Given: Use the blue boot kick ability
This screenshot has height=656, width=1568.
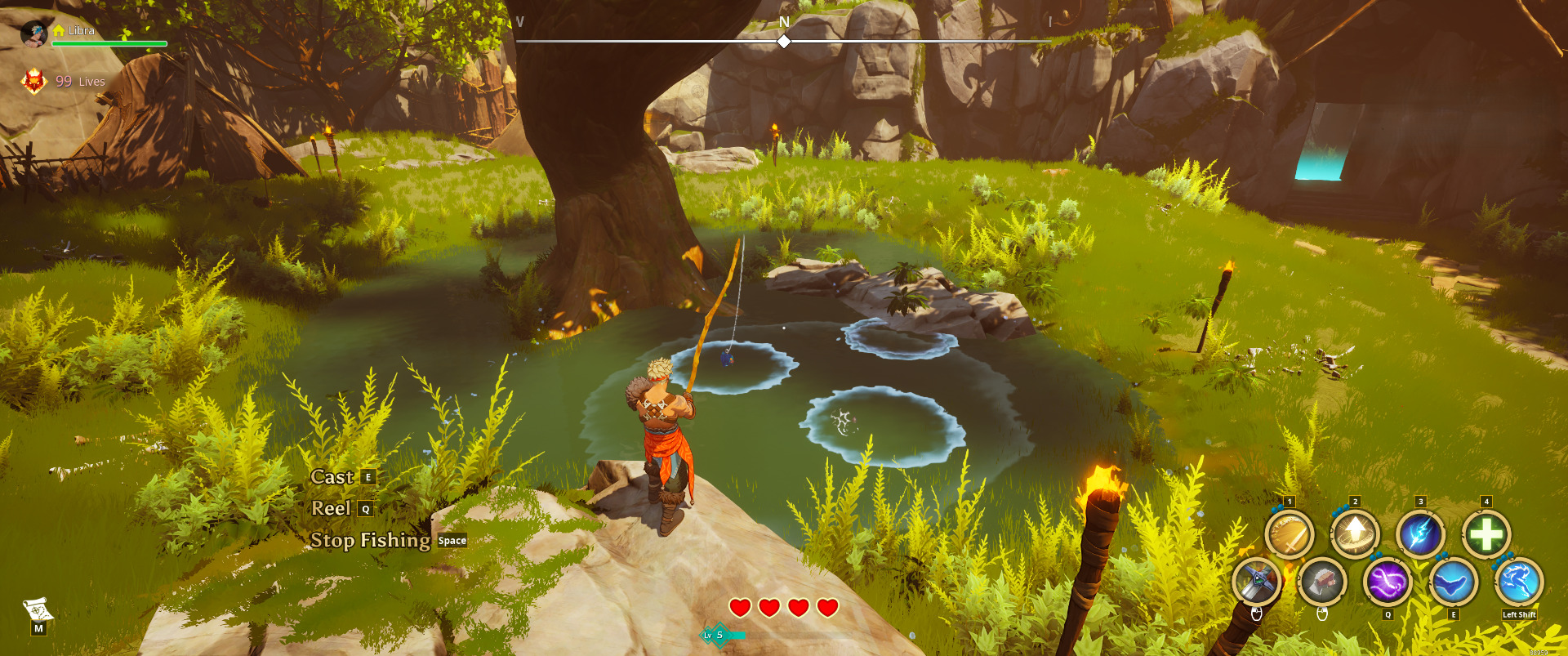Looking at the screenshot, I should click(1454, 582).
